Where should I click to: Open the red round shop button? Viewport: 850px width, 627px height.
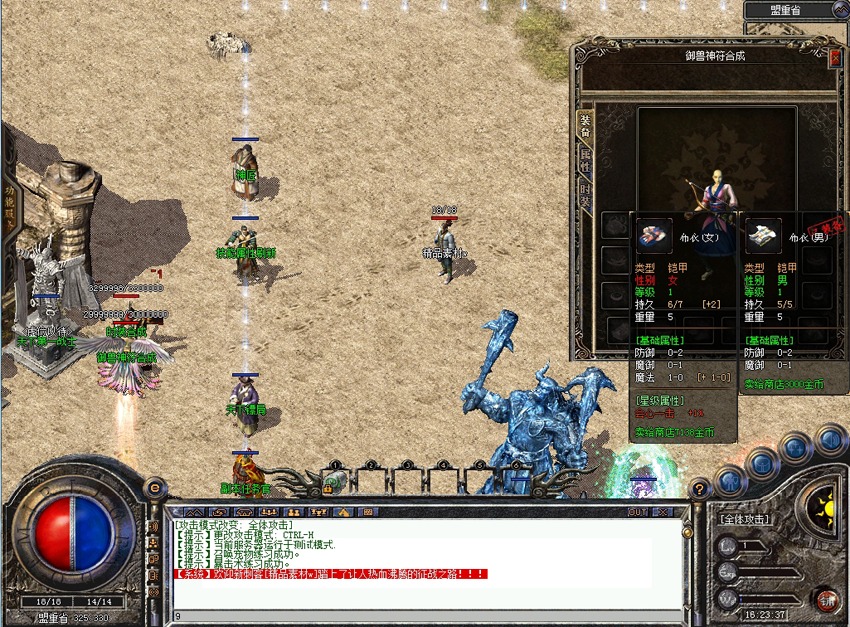(x=826, y=599)
